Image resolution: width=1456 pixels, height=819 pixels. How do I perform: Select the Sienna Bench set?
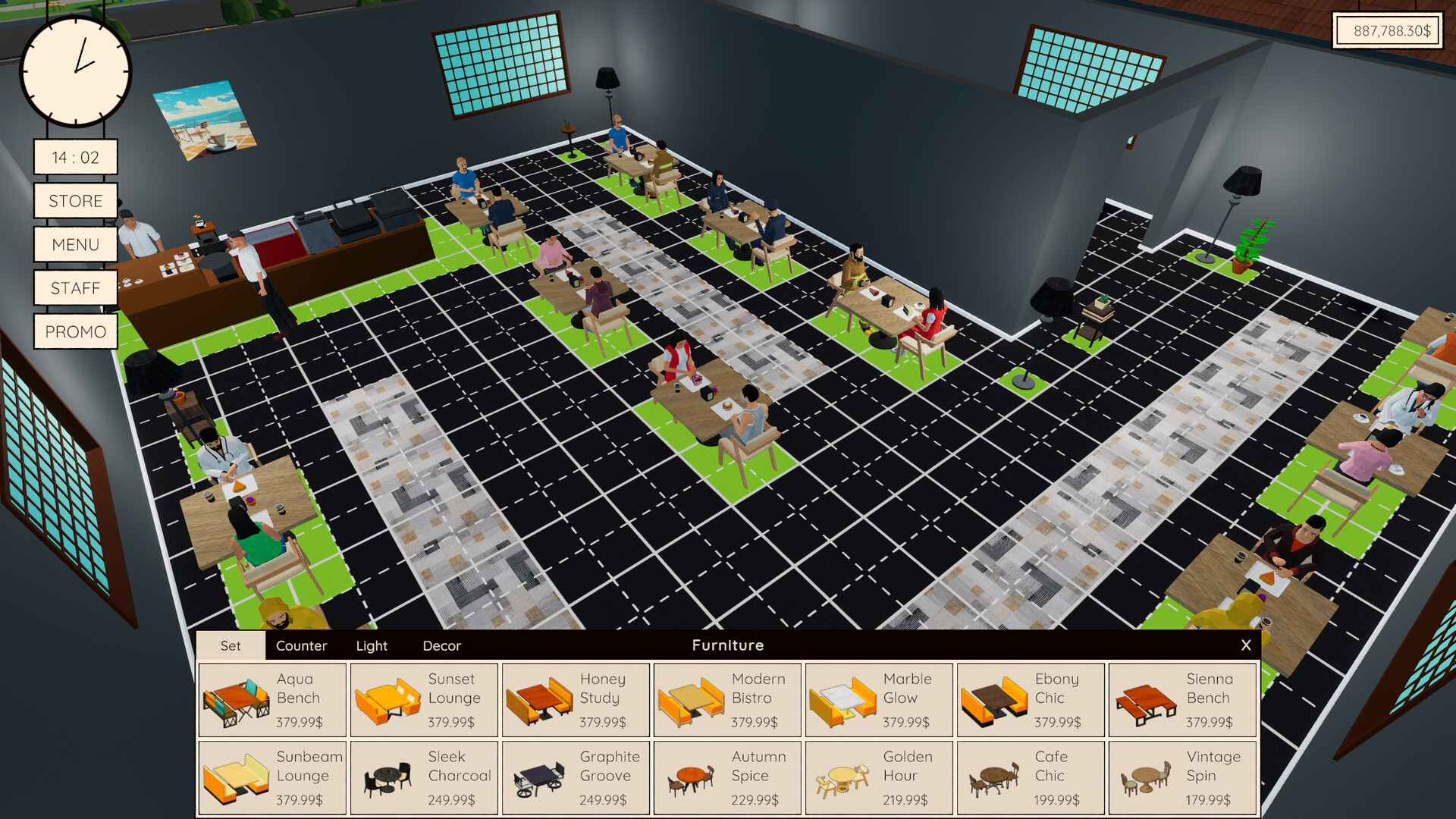click(x=1181, y=699)
